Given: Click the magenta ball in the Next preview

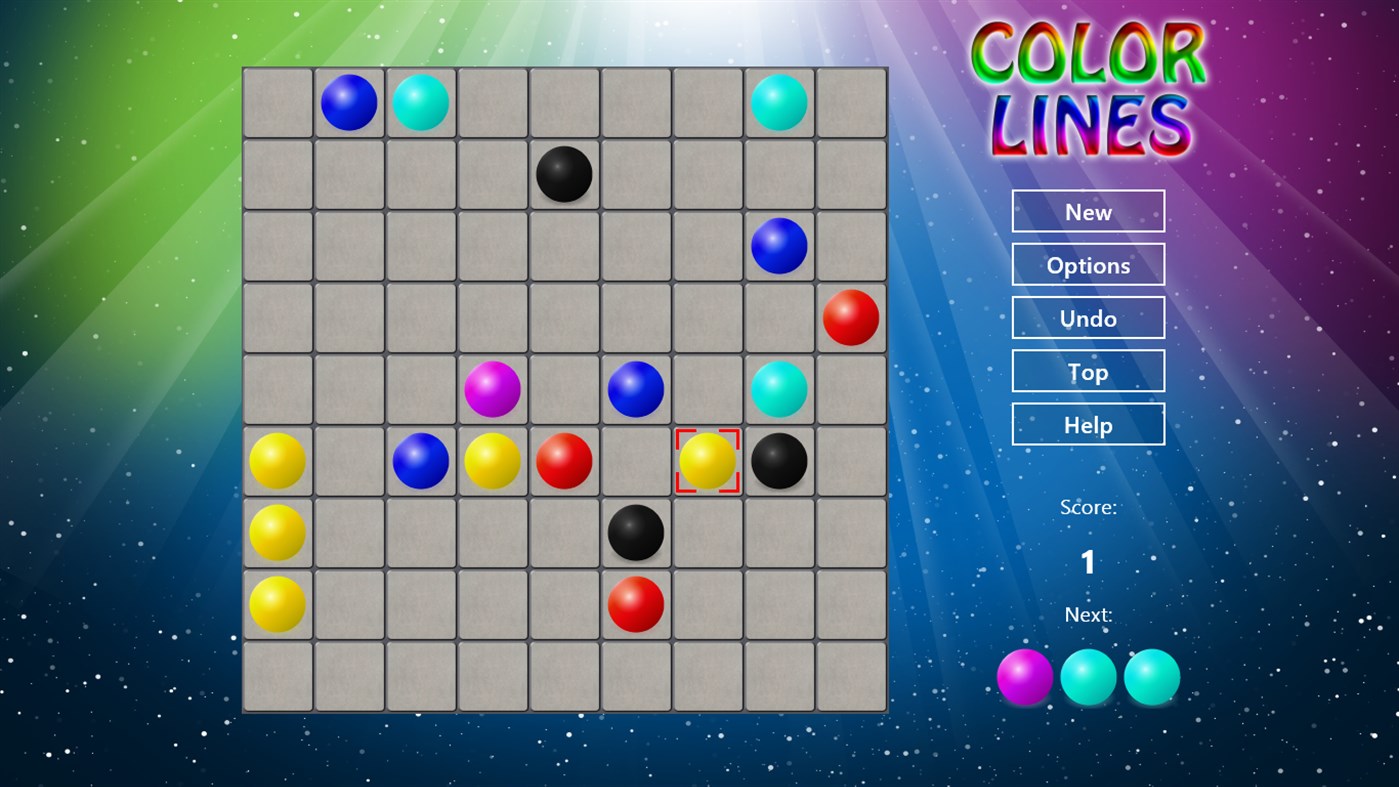Looking at the screenshot, I should click(1024, 676).
